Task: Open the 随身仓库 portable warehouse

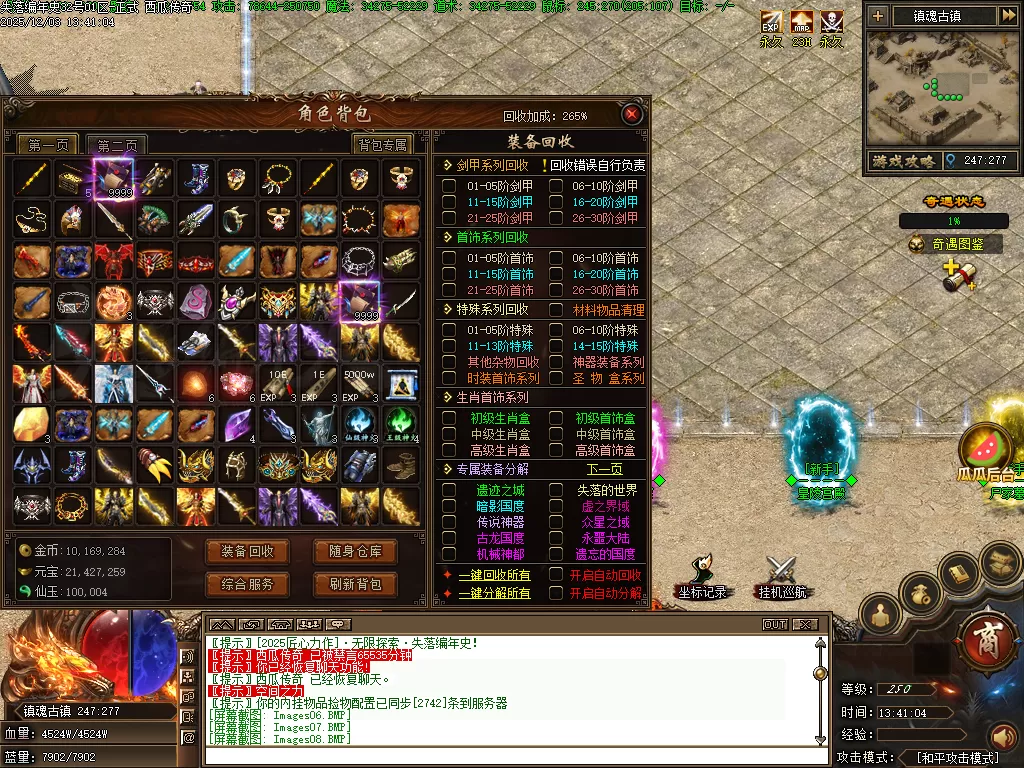Action: (x=355, y=551)
